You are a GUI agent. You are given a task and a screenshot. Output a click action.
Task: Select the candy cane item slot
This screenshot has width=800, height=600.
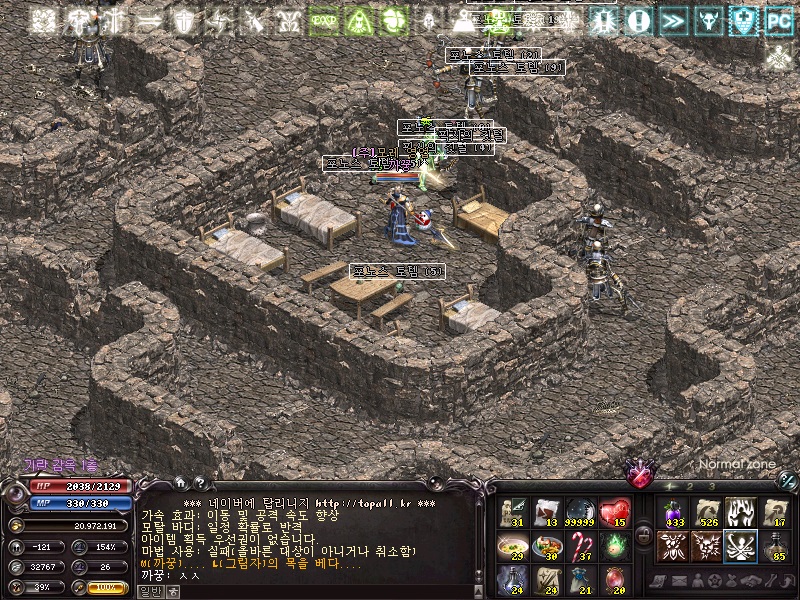pos(581,546)
